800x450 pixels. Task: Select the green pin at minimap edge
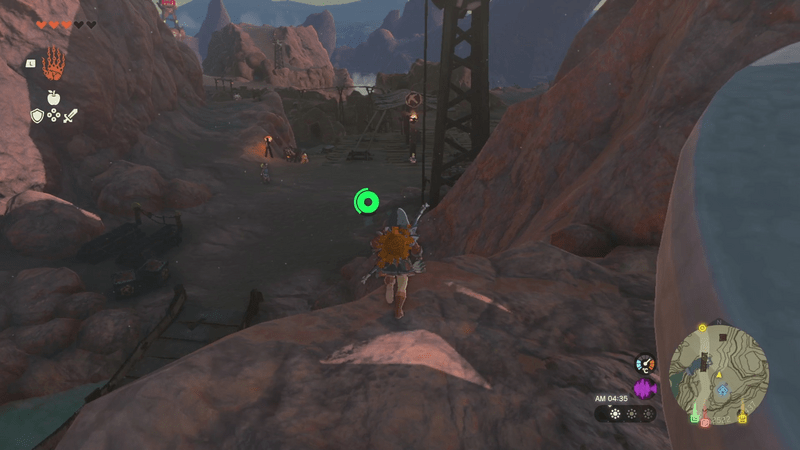(694, 417)
